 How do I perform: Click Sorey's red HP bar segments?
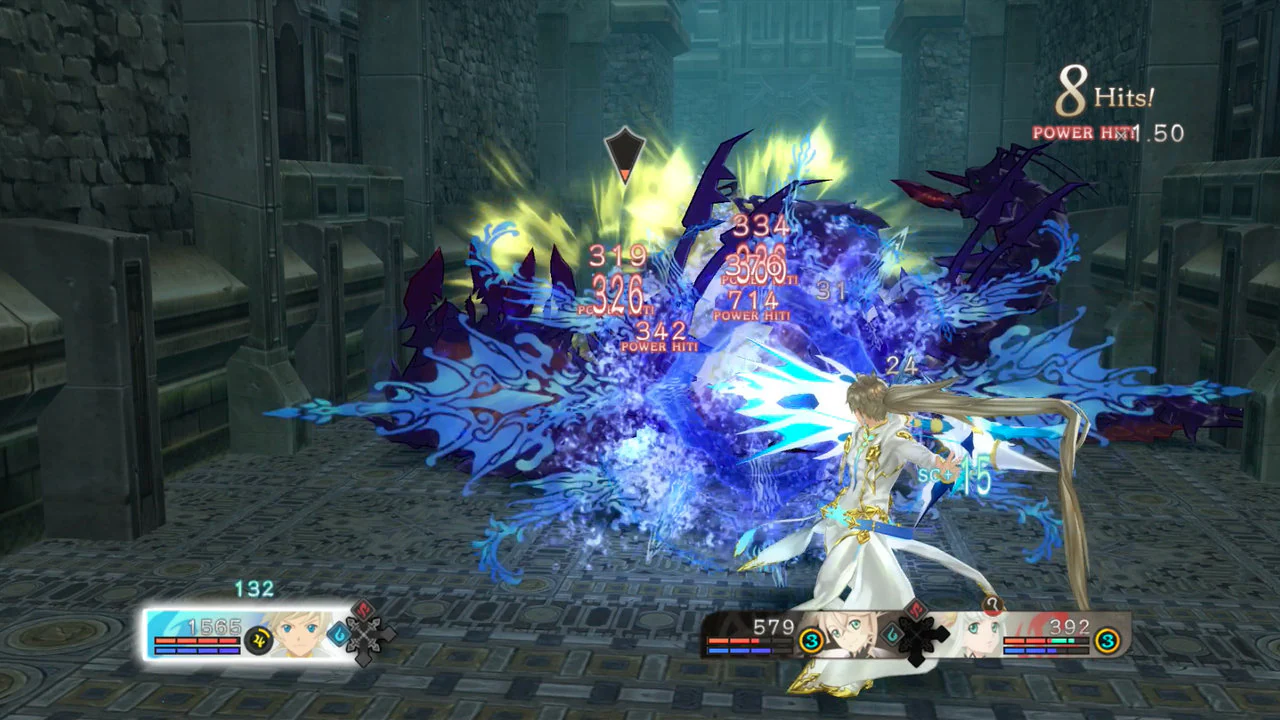pyautogui.click(x=195, y=640)
